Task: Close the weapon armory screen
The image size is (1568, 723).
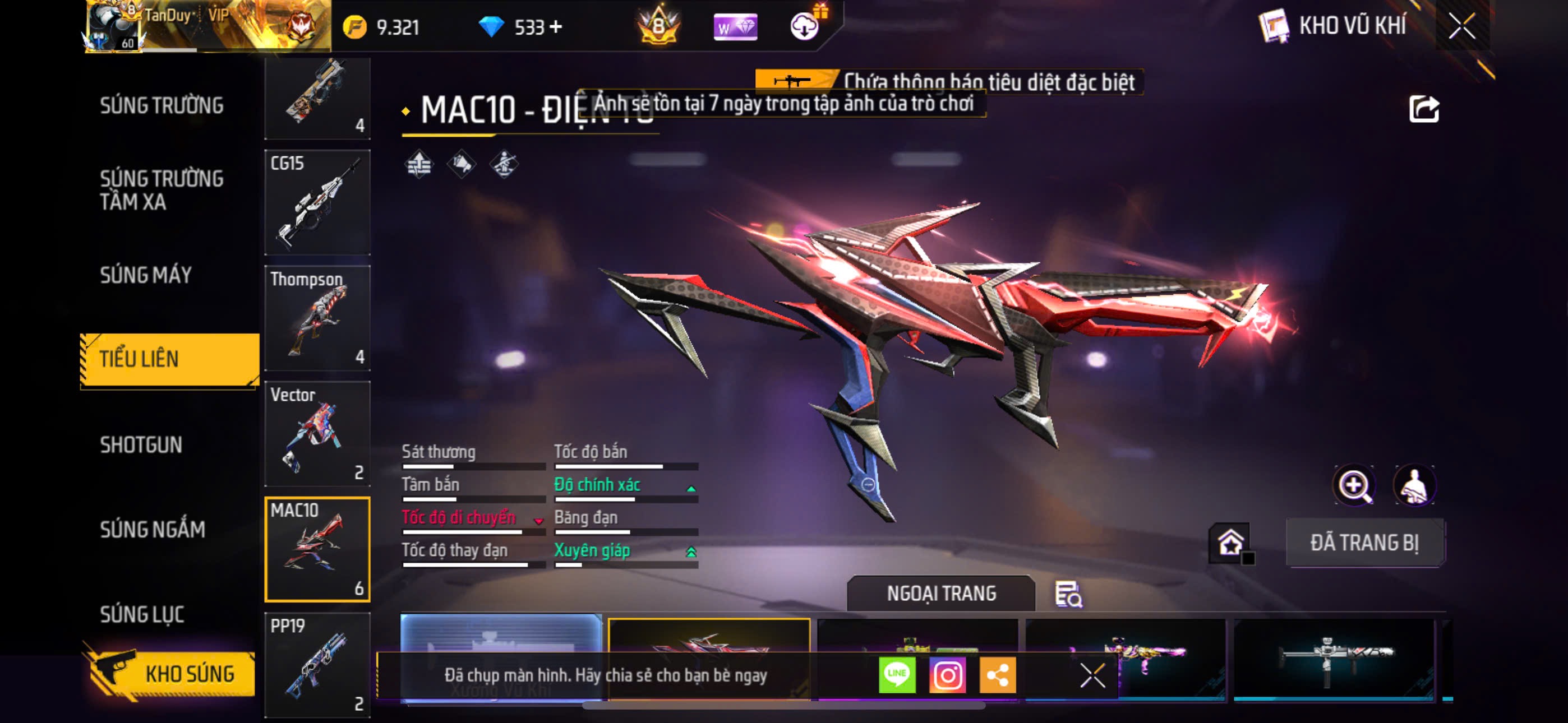Action: tap(1461, 26)
